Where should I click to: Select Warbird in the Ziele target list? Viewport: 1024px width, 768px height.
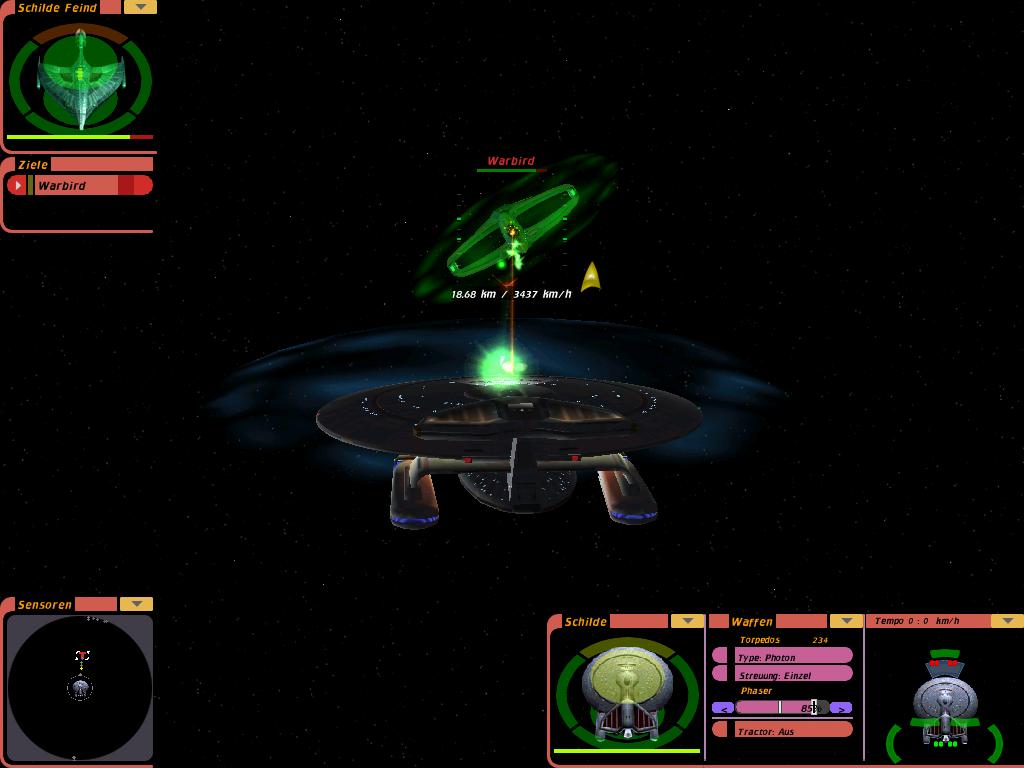(75, 185)
